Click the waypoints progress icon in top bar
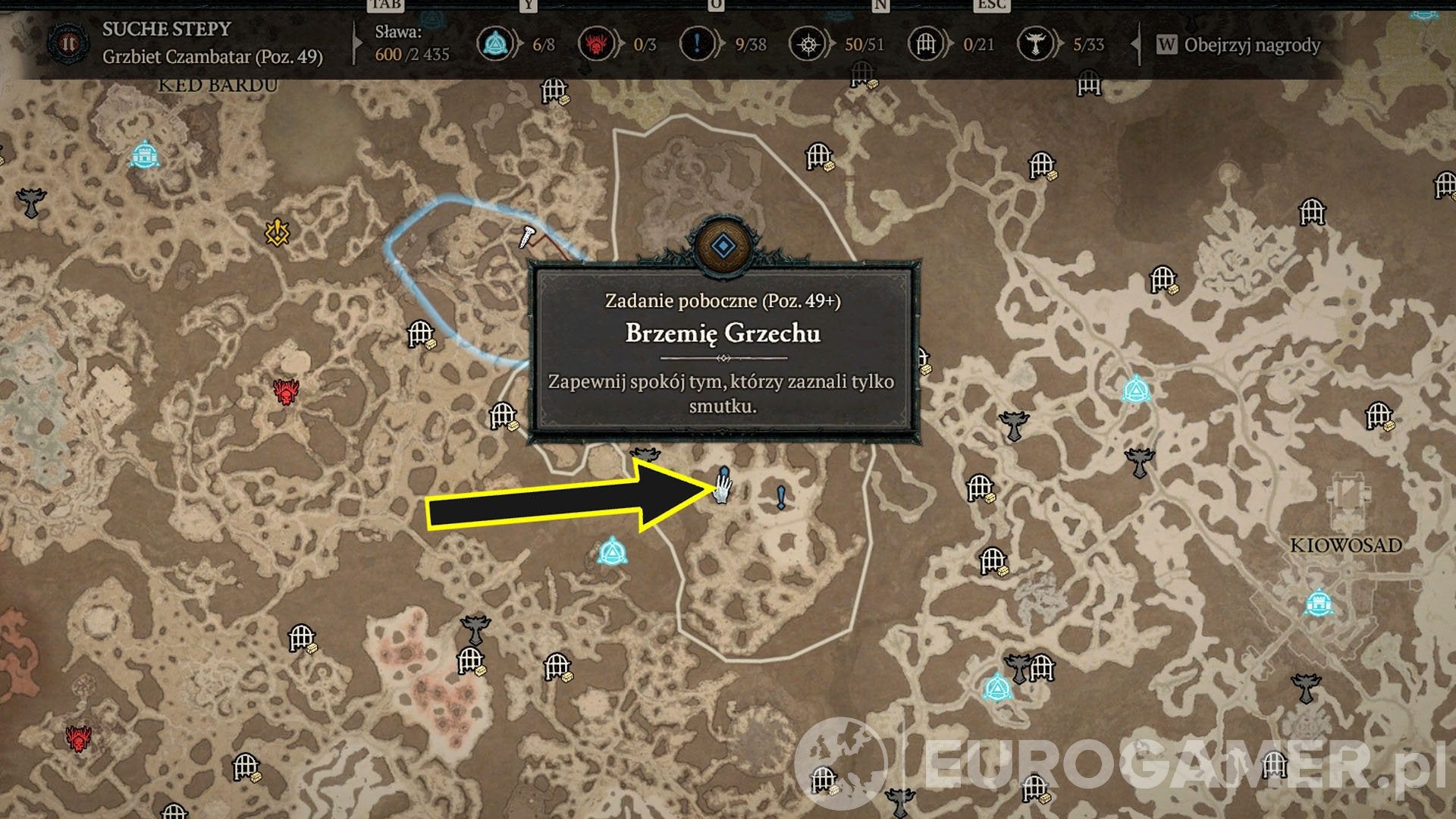 tap(496, 45)
